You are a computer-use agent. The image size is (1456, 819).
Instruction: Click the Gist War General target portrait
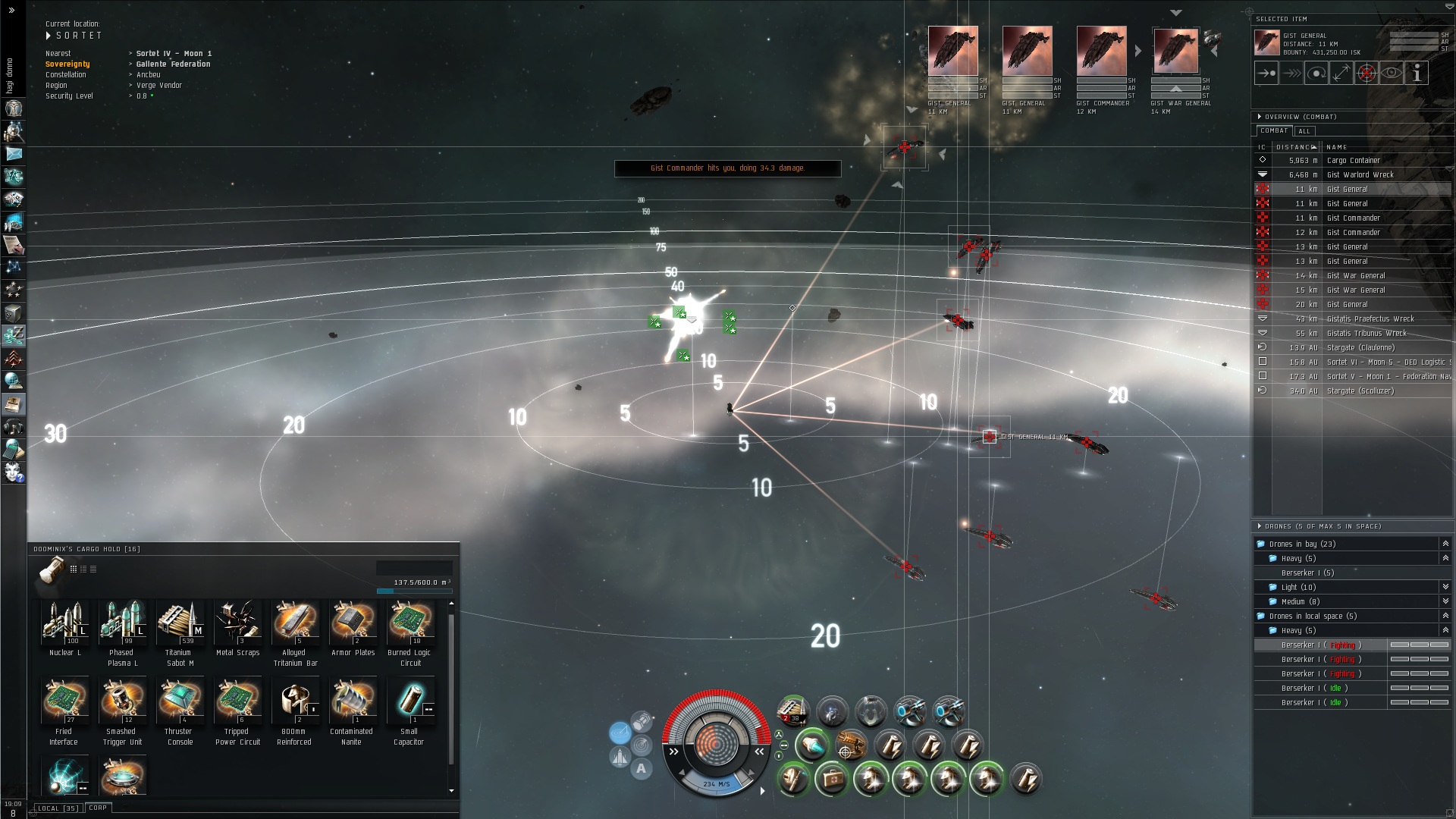coord(1175,52)
